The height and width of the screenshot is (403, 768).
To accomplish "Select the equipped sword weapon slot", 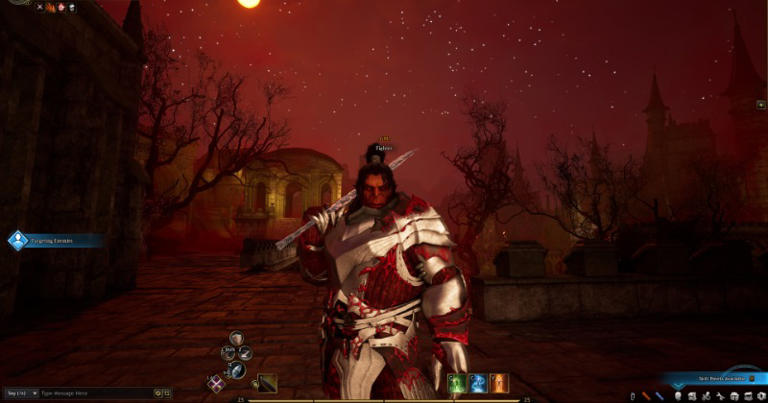I will (x=267, y=382).
